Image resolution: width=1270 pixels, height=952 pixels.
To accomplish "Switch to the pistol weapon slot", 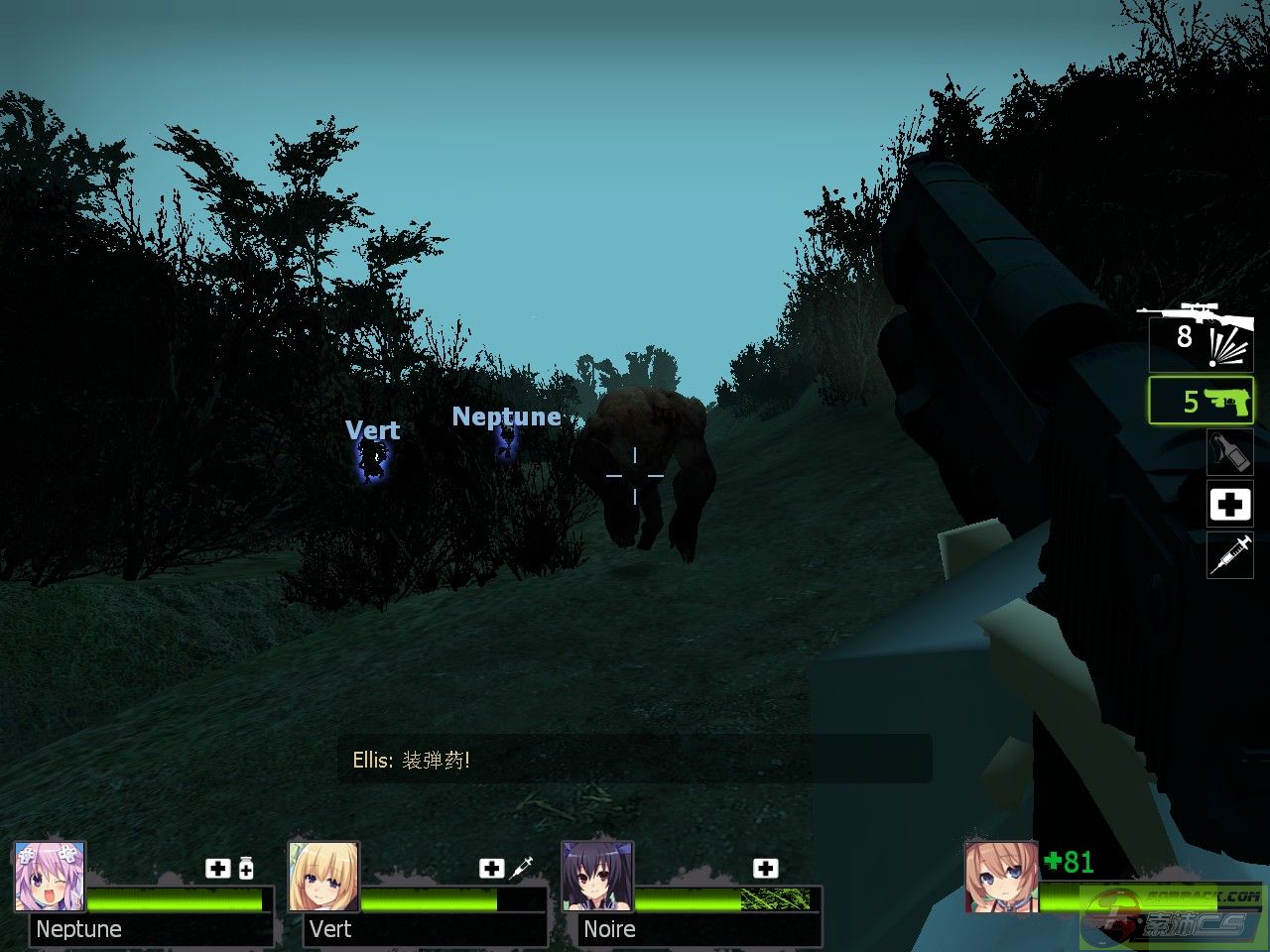I will point(1201,401).
